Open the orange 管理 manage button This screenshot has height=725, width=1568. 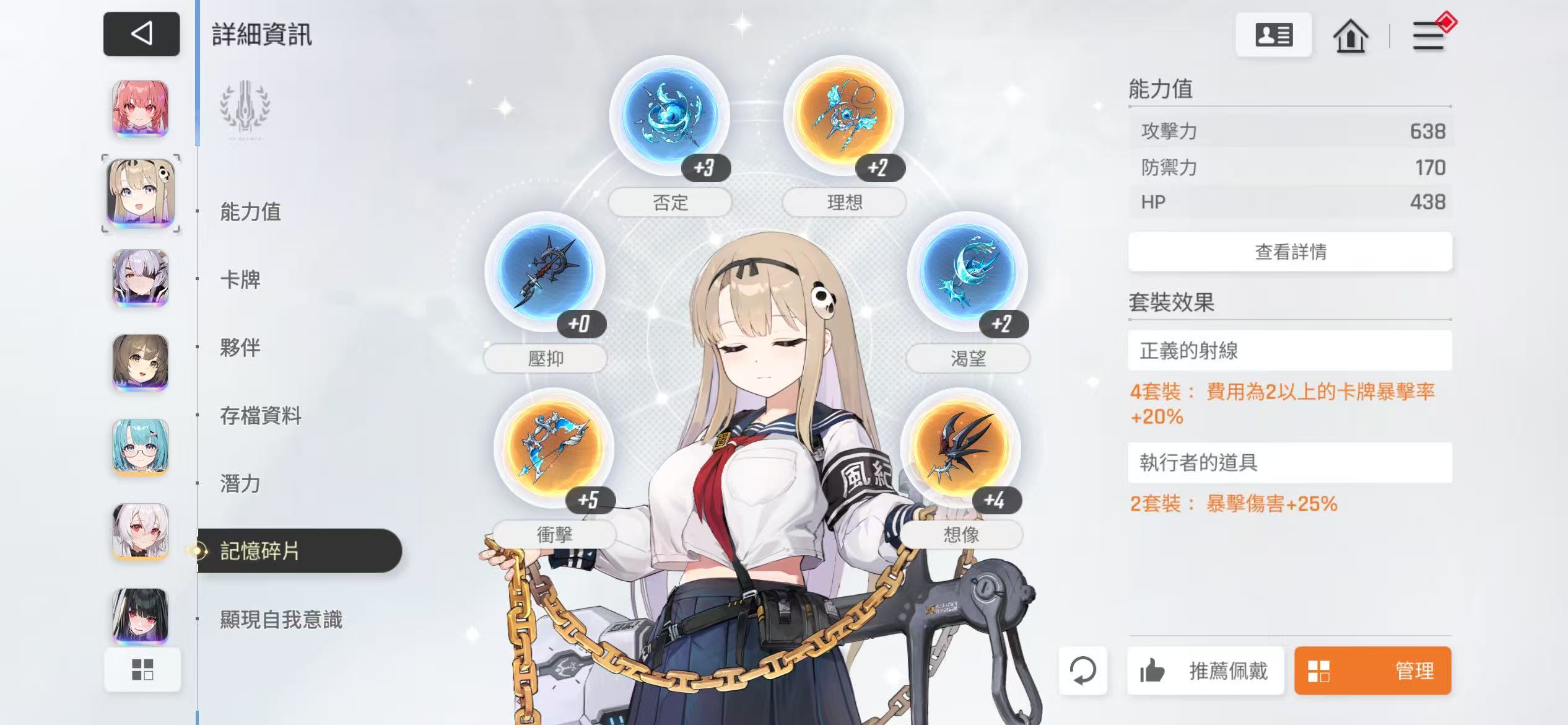(x=1372, y=670)
